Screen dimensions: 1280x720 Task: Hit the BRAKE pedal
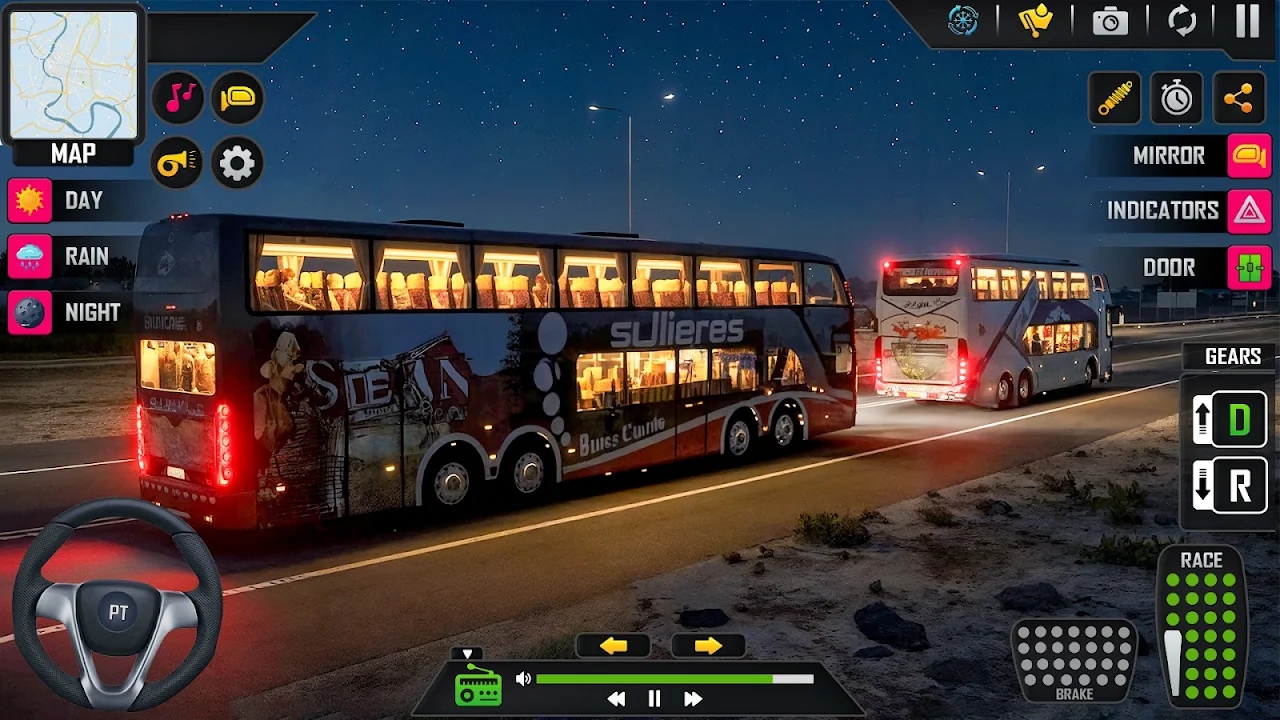1074,660
